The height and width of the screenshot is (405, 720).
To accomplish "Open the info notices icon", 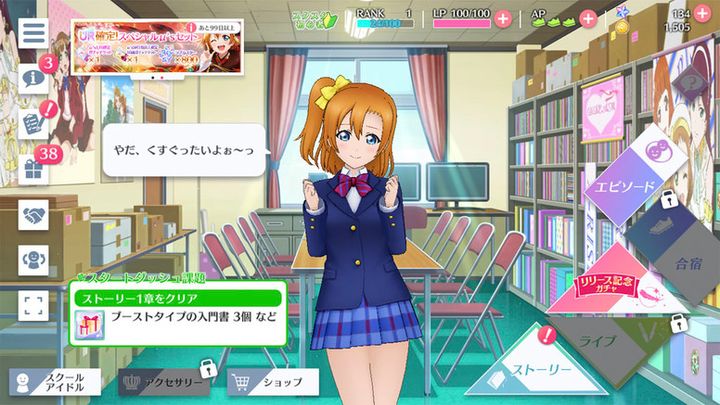I will [x=33, y=77].
